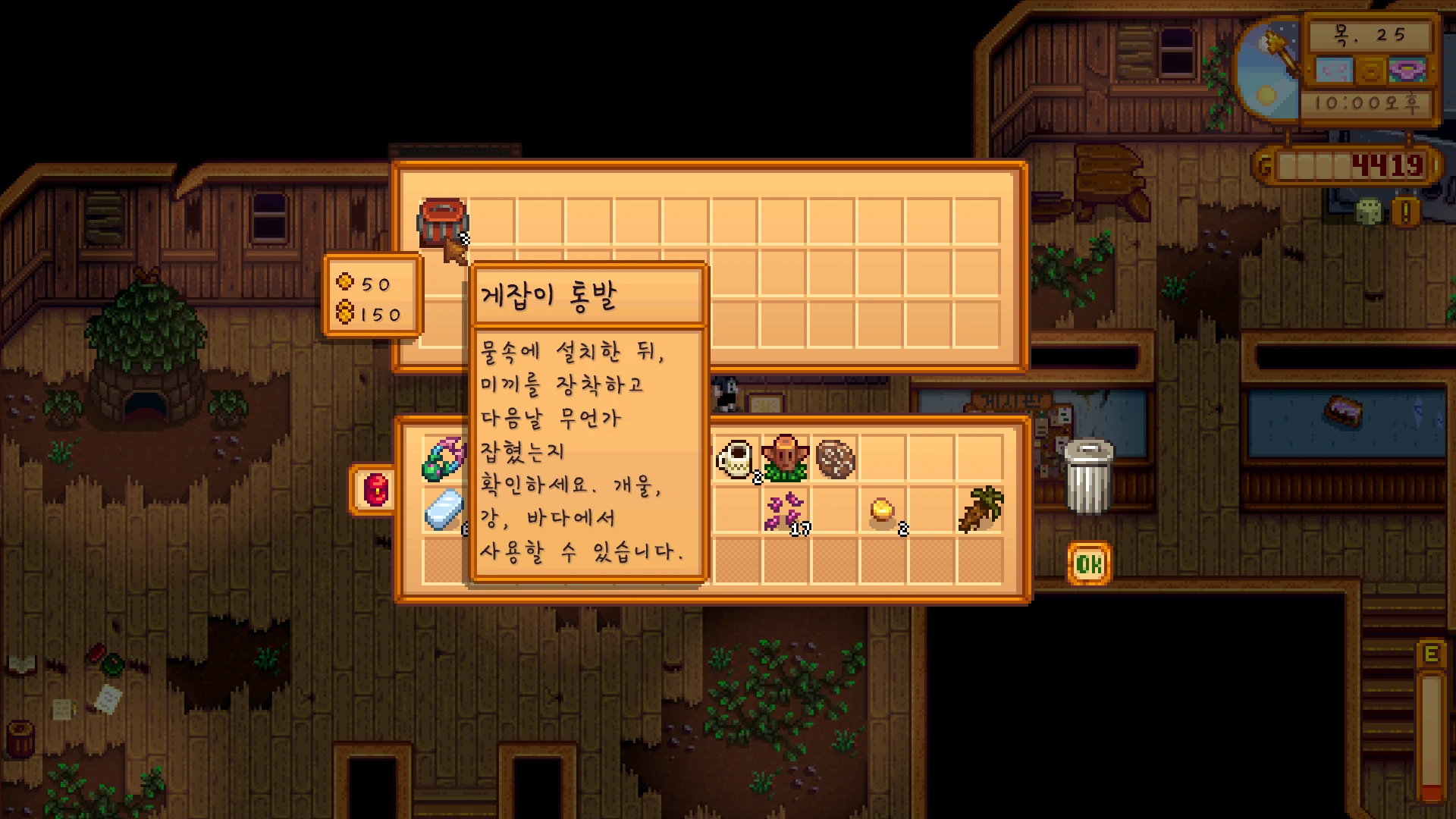This screenshot has height=819, width=1456.
Task: Click the trash can to discard items
Action: [x=1088, y=477]
